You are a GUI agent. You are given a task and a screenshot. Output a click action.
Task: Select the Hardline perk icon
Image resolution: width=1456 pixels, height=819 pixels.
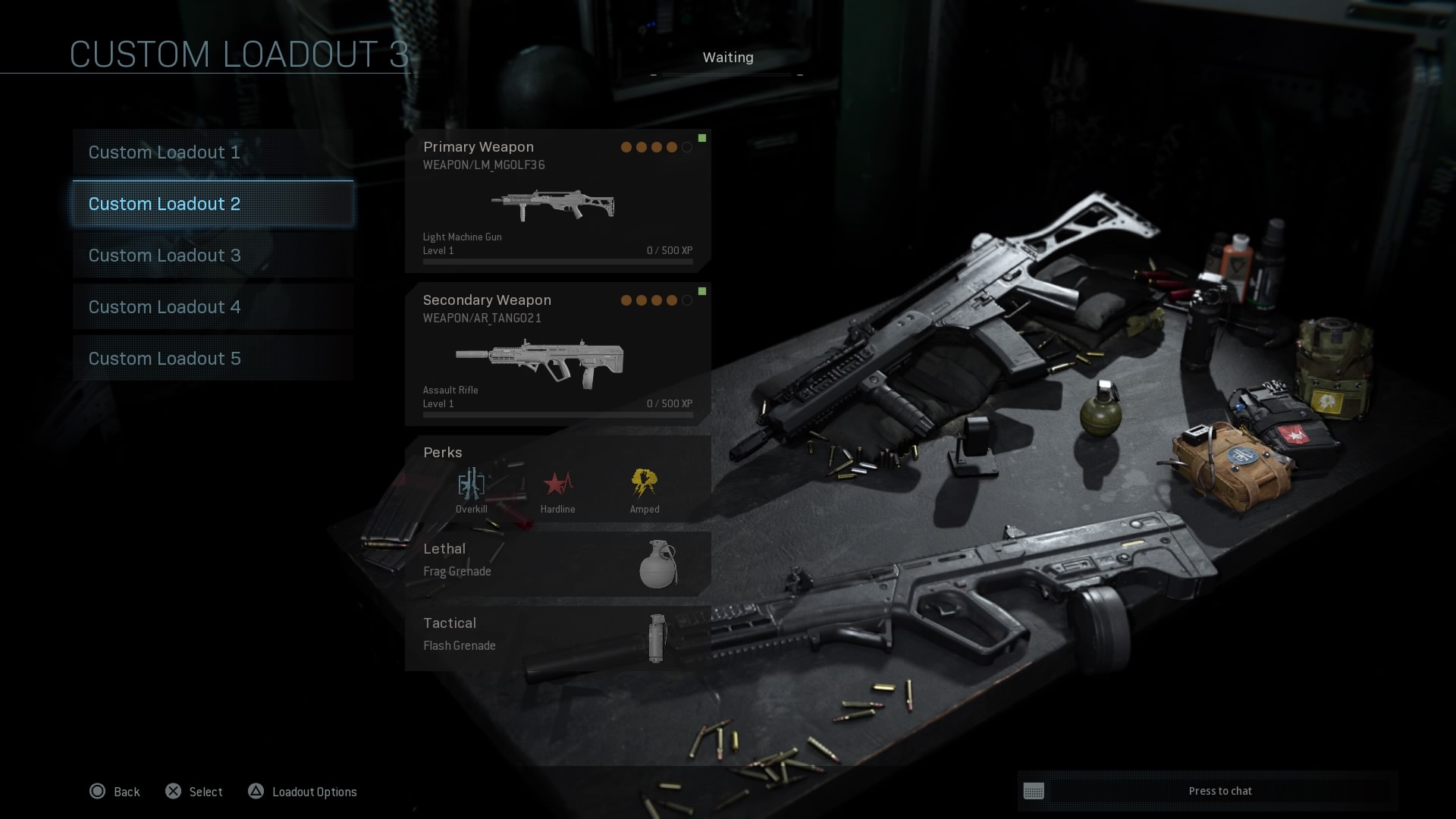point(557,484)
